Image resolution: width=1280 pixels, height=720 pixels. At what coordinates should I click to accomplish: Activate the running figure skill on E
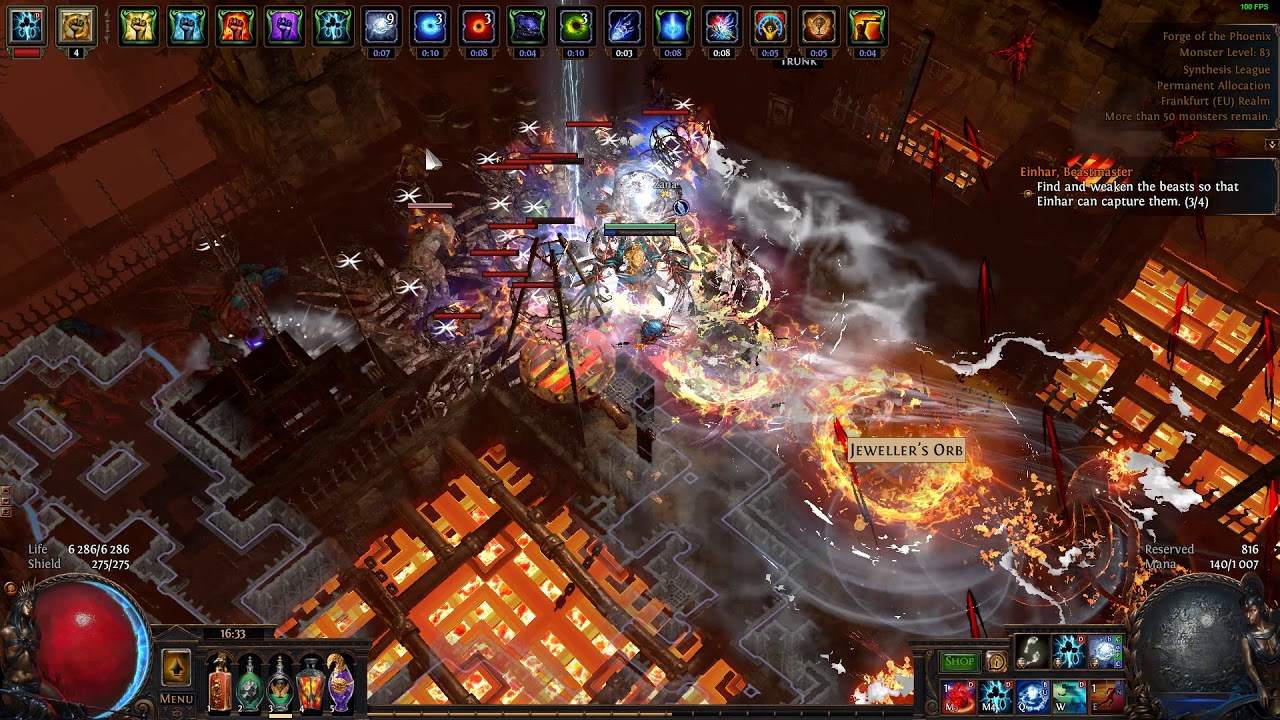[1105, 696]
